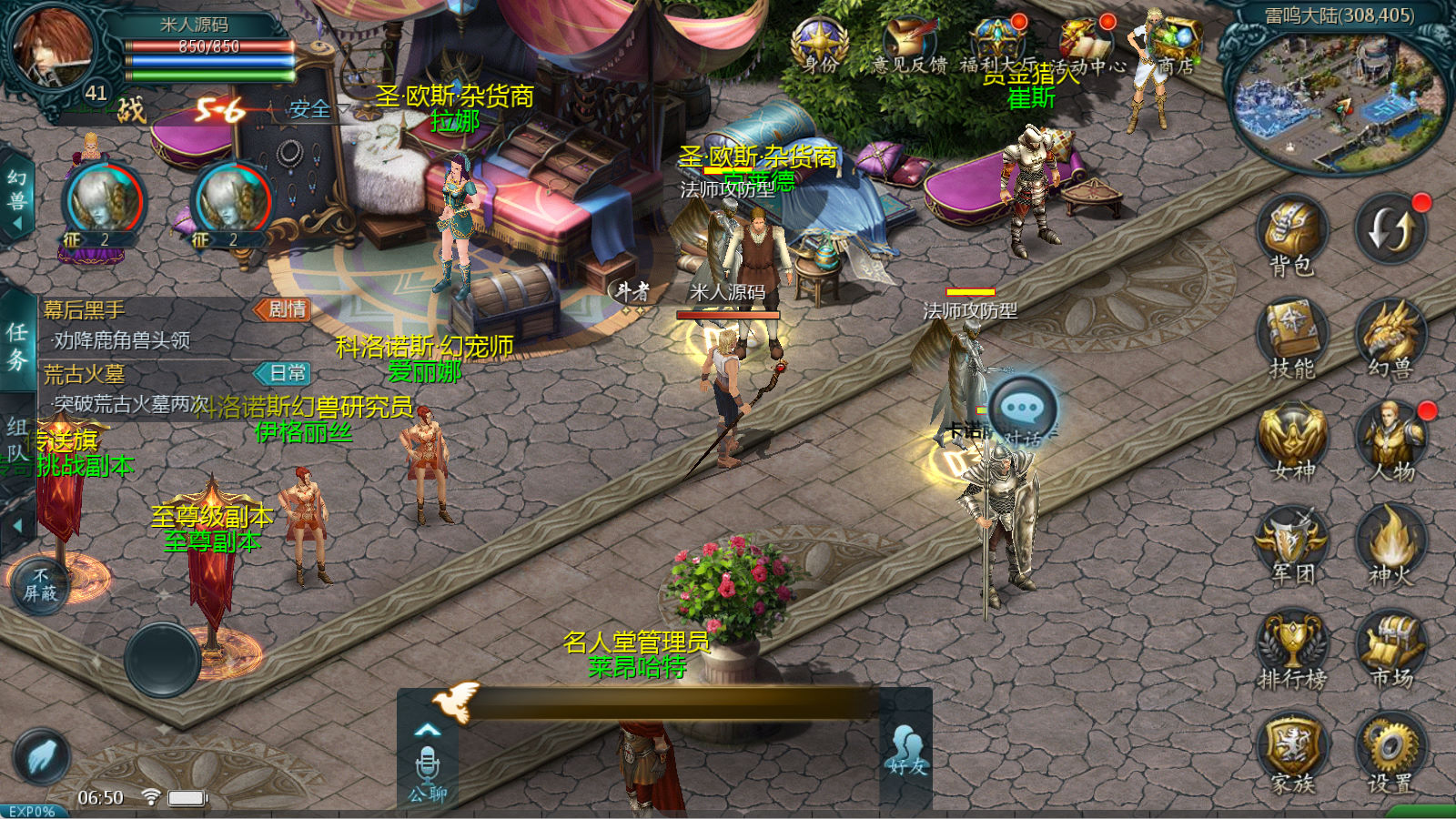Image resolution: width=1456 pixels, height=819 pixels.
Task: Tap the 对话 speech bubble button
Action: [x=1023, y=409]
